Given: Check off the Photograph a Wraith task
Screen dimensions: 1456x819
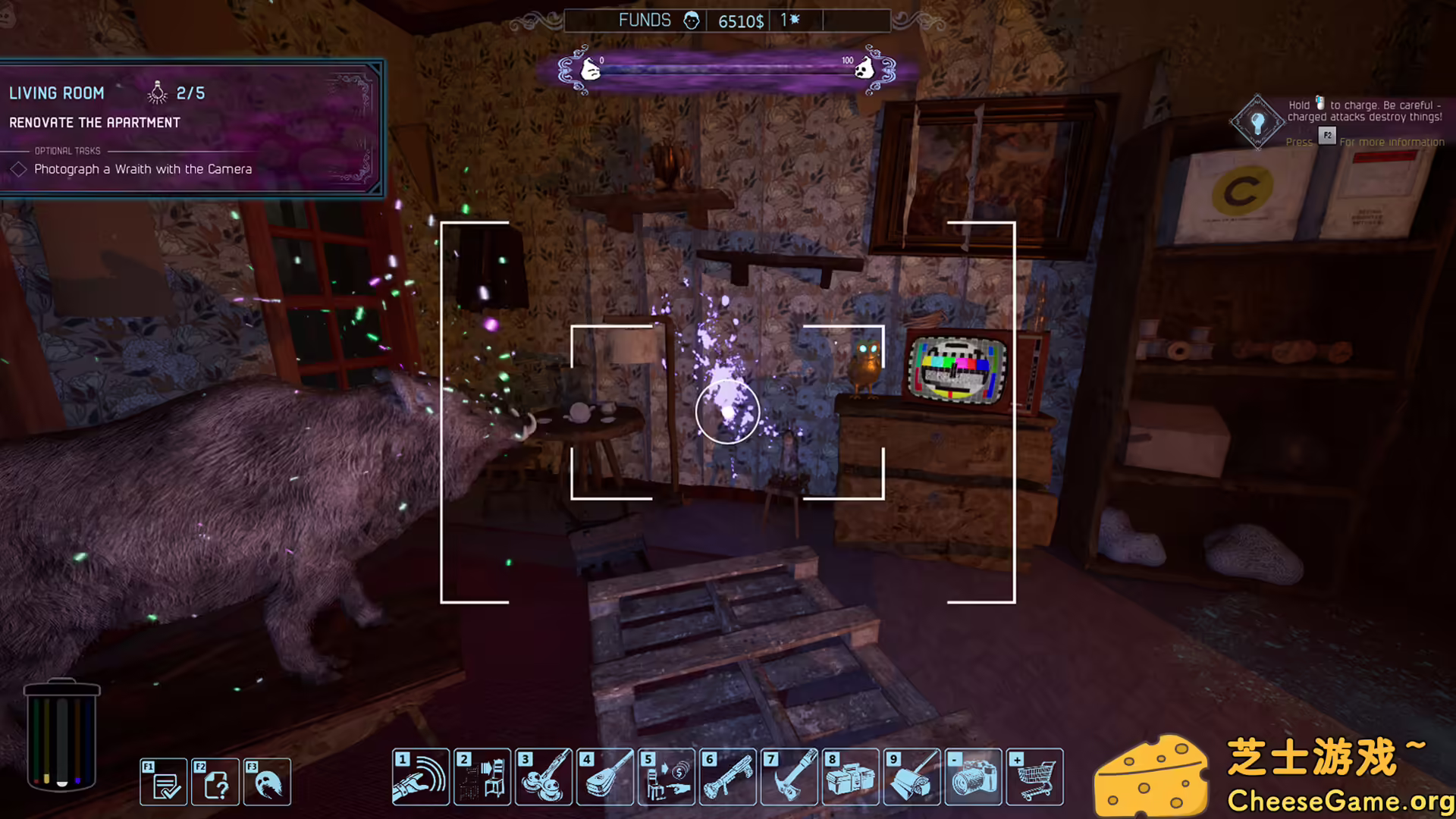Looking at the screenshot, I should [20, 168].
